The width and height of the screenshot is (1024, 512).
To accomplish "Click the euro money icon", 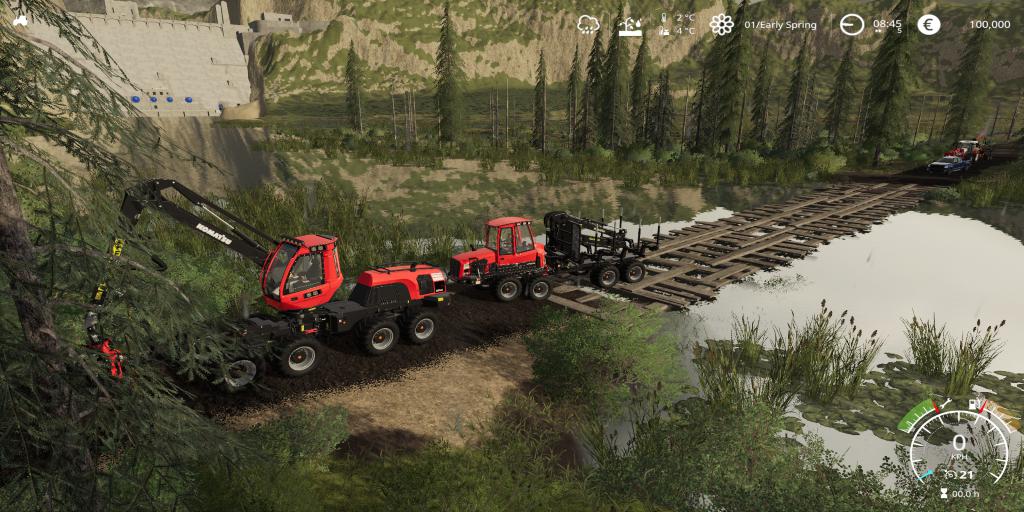I will click(929, 24).
